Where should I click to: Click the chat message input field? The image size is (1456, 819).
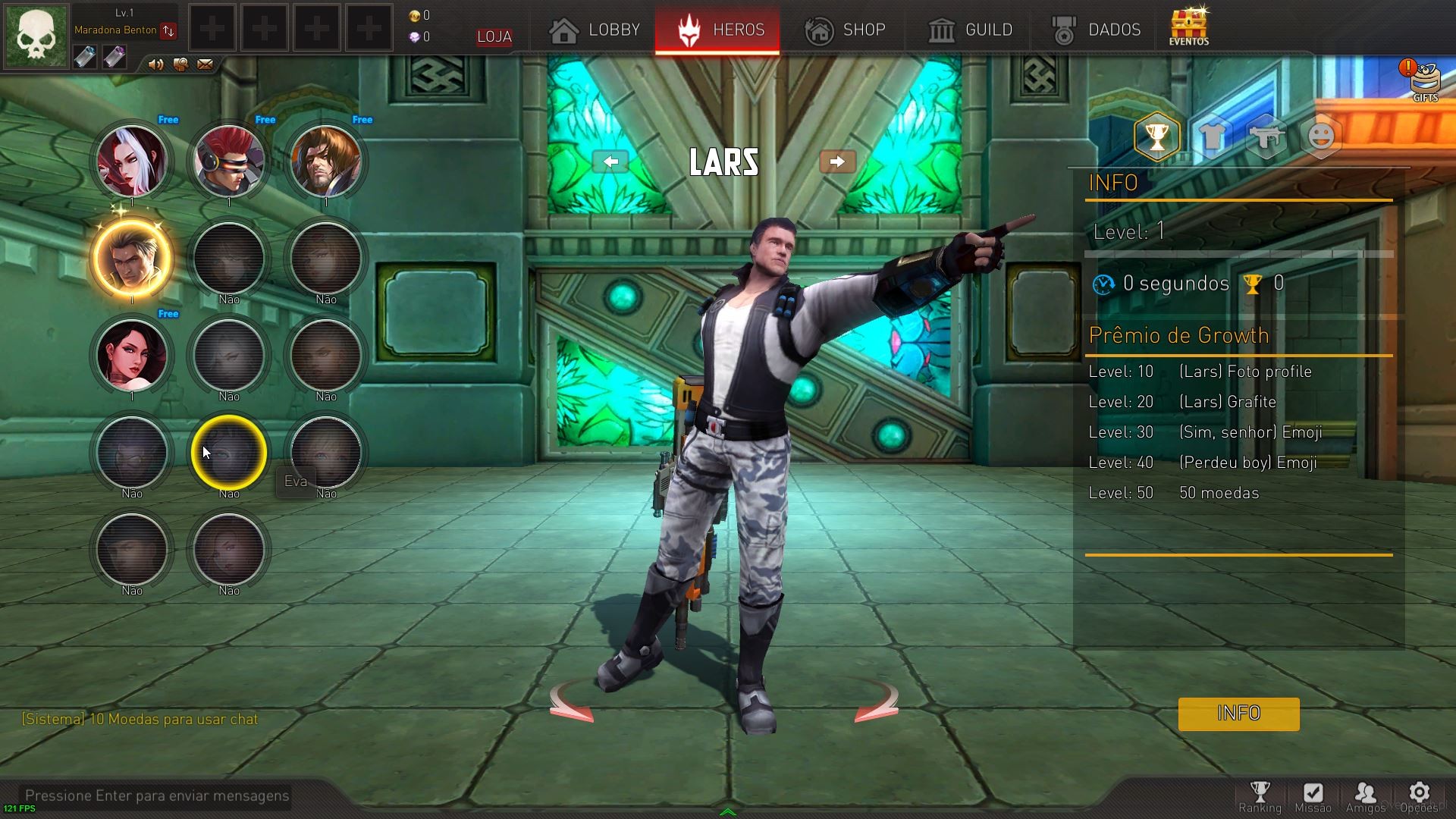point(157,795)
